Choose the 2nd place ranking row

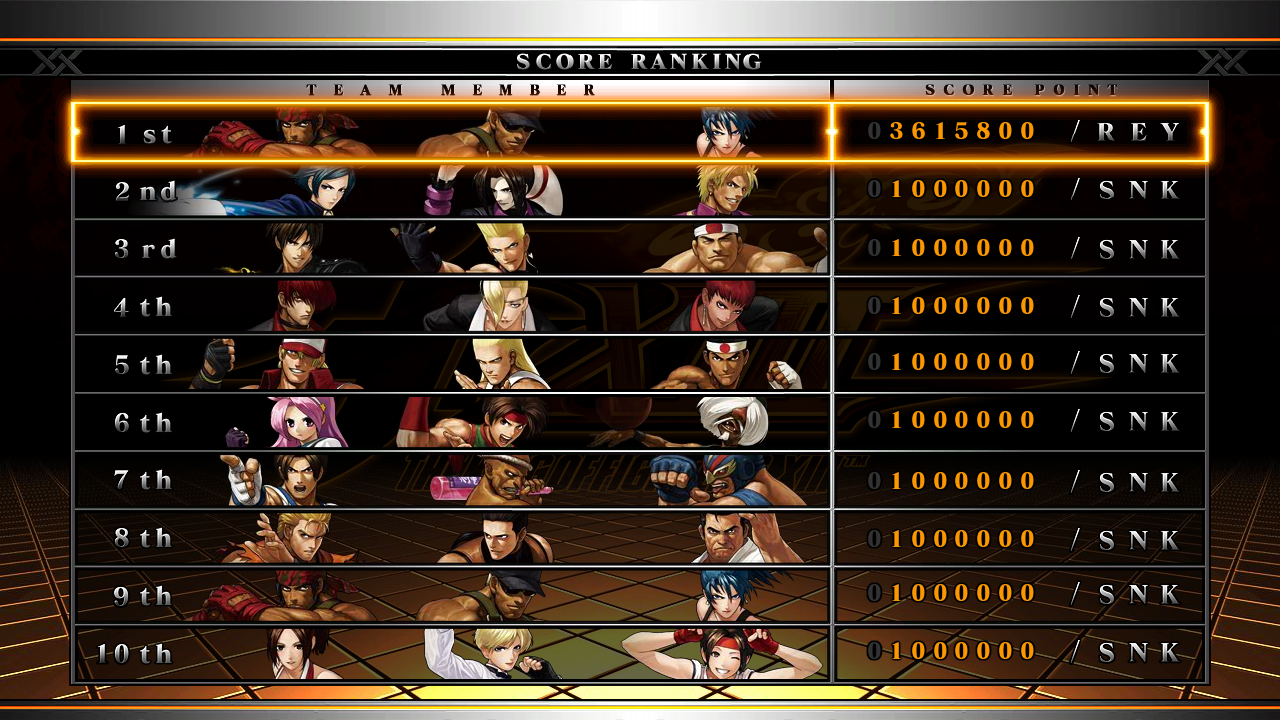[x=640, y=190]
